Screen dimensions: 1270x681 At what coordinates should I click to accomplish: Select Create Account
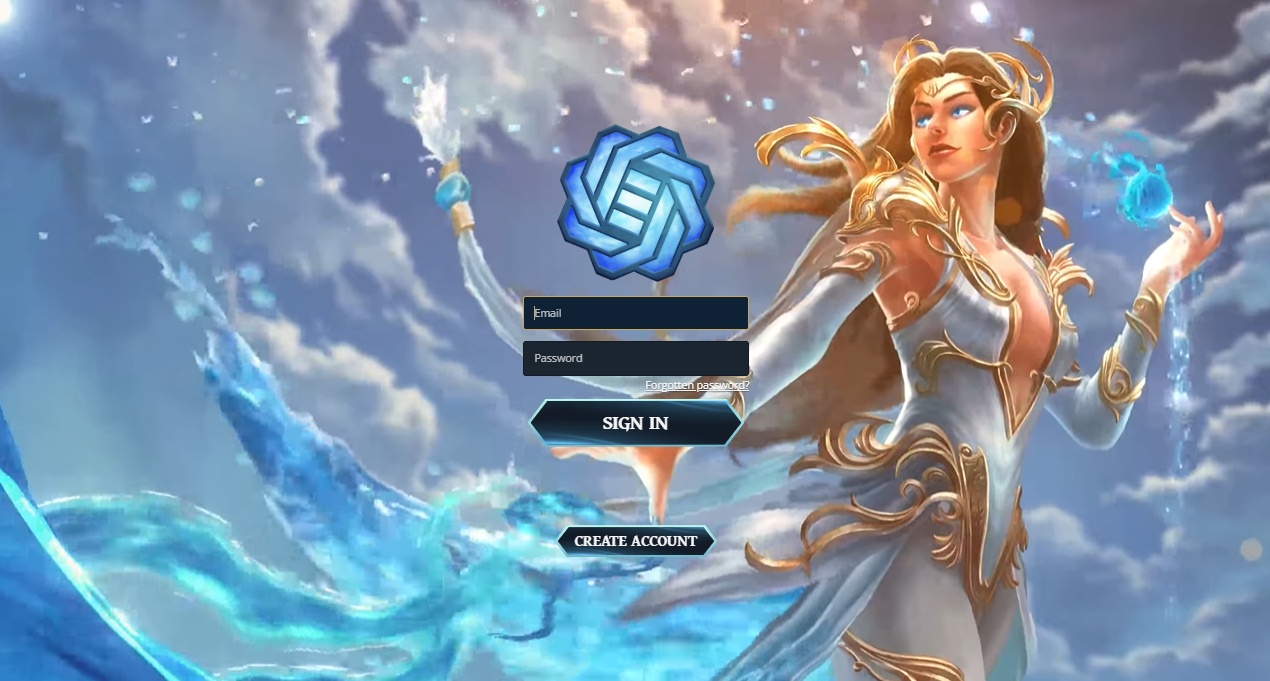click(636, 541)
